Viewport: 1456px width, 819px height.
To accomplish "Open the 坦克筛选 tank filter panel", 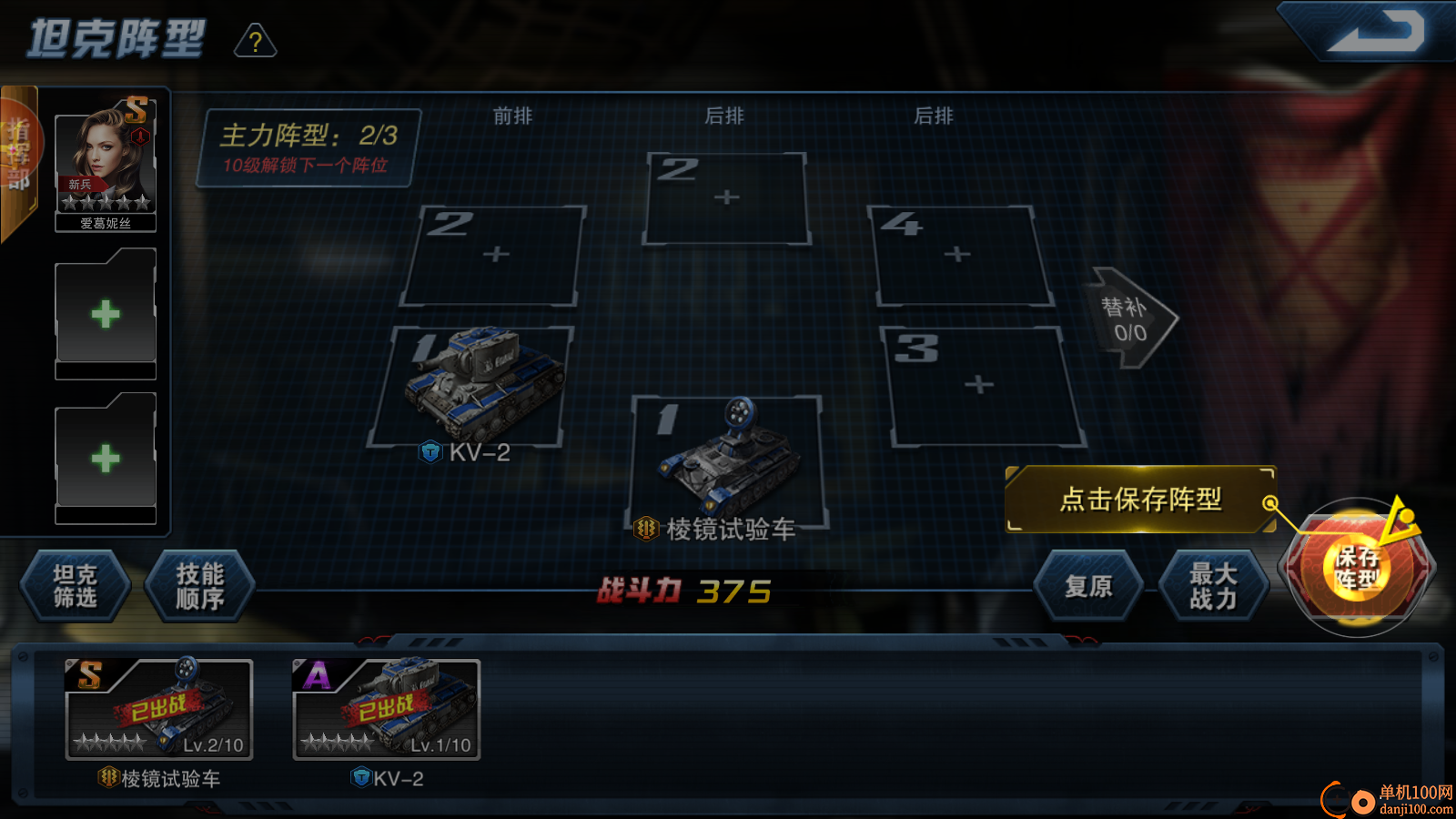I will click(76, 587).
